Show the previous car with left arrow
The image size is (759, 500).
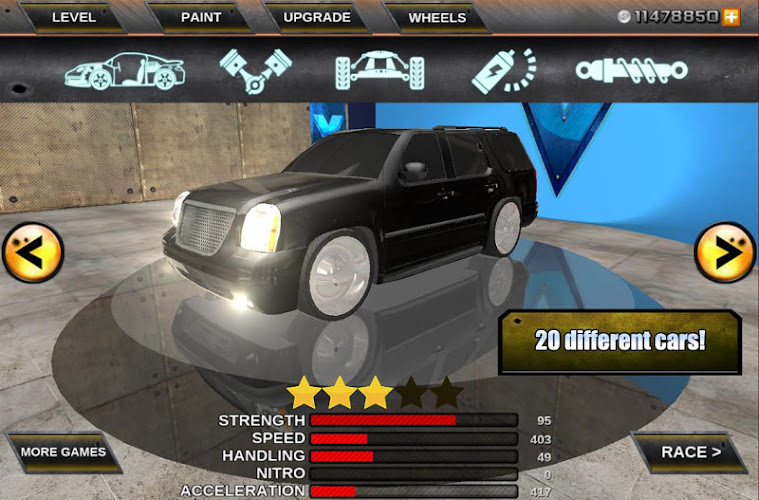click(32, 253)
